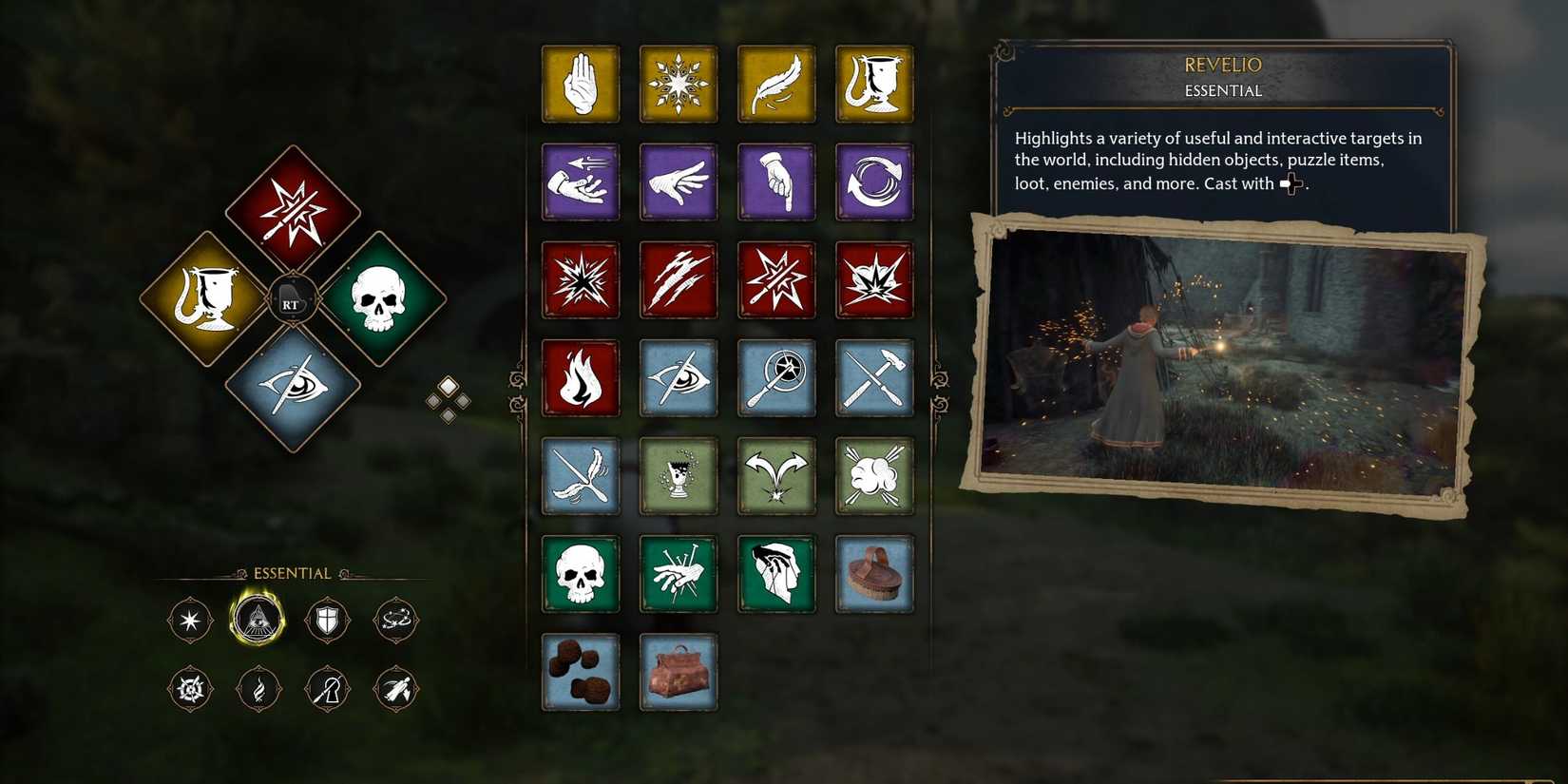The height and width of the screenshot is (784, 1568).
Task: Select the Protego shield category icon
Action: tap(327, 619)
